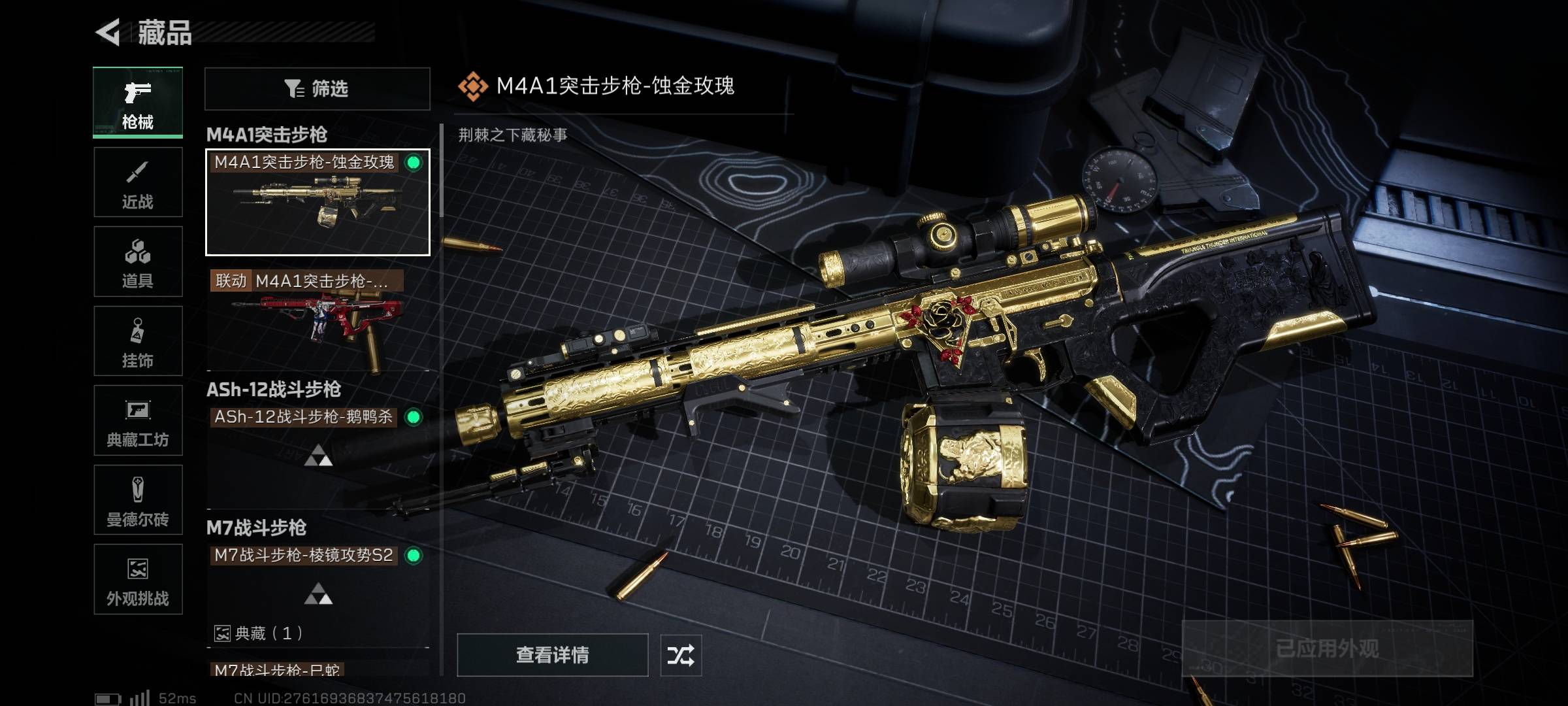Open the 筛选 filter button
Viewport: 1568px width, 706px height.
[318, 89]
